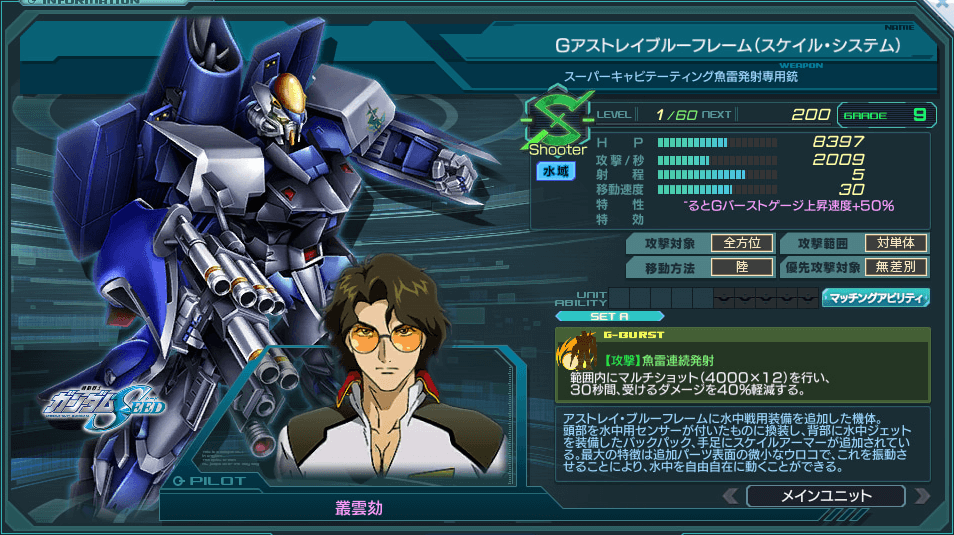Close the unit information window
954x535 pixels.
coord(944,6)
